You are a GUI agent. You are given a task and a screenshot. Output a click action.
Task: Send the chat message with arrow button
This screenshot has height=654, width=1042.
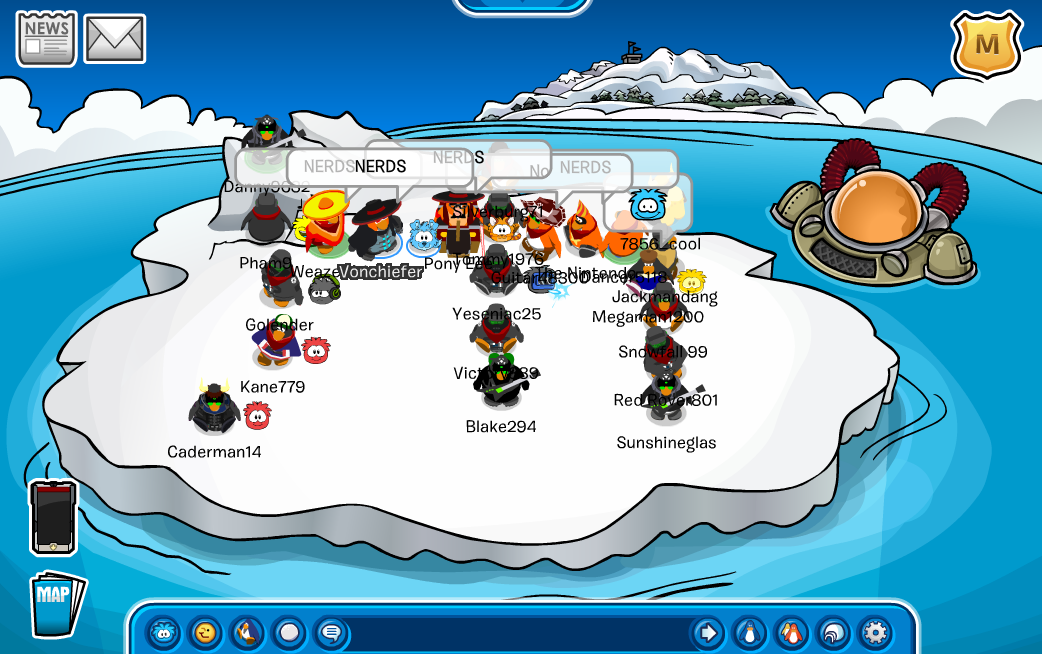(708, 632)
